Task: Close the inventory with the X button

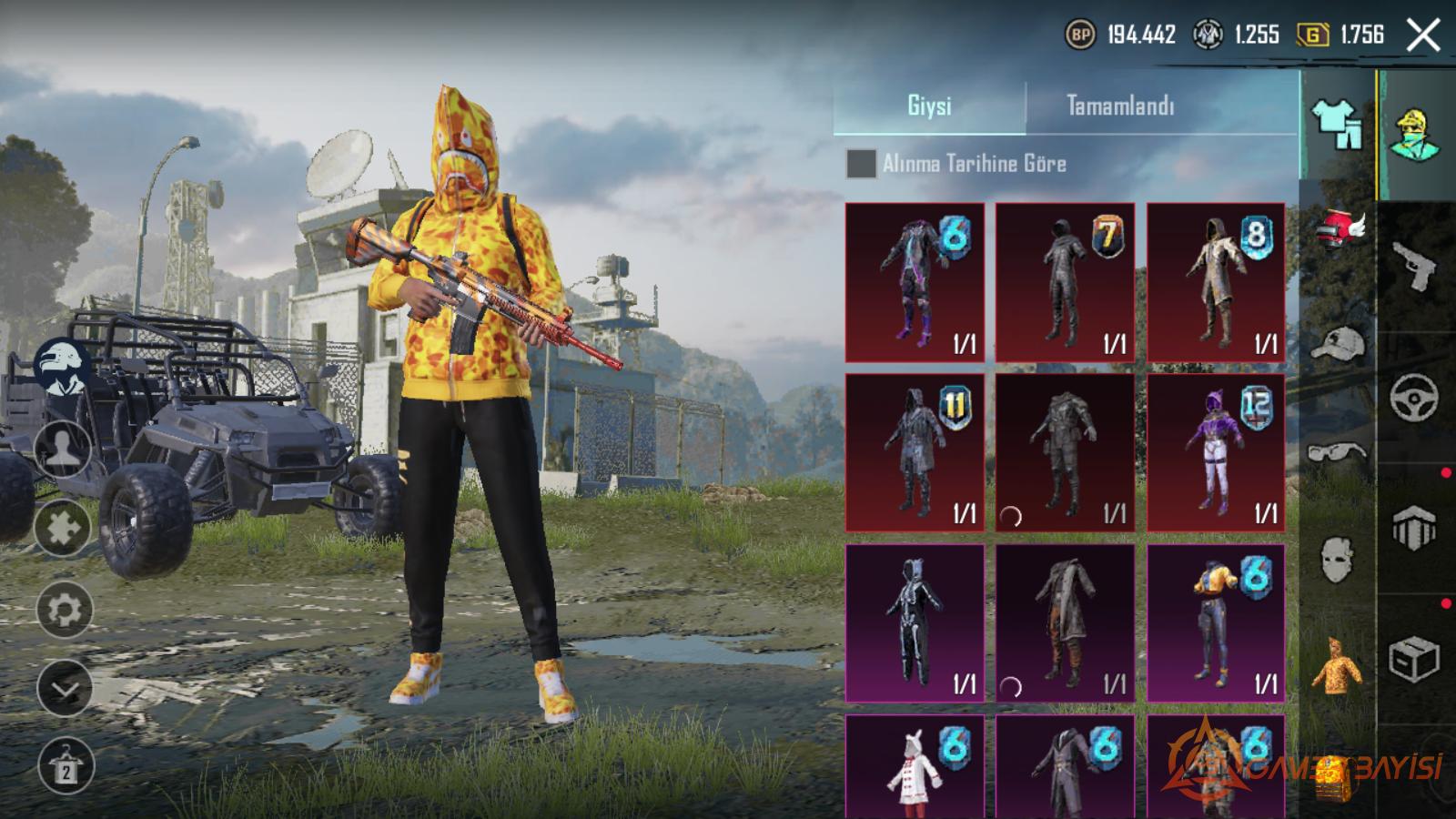Action: point(1423,35)
